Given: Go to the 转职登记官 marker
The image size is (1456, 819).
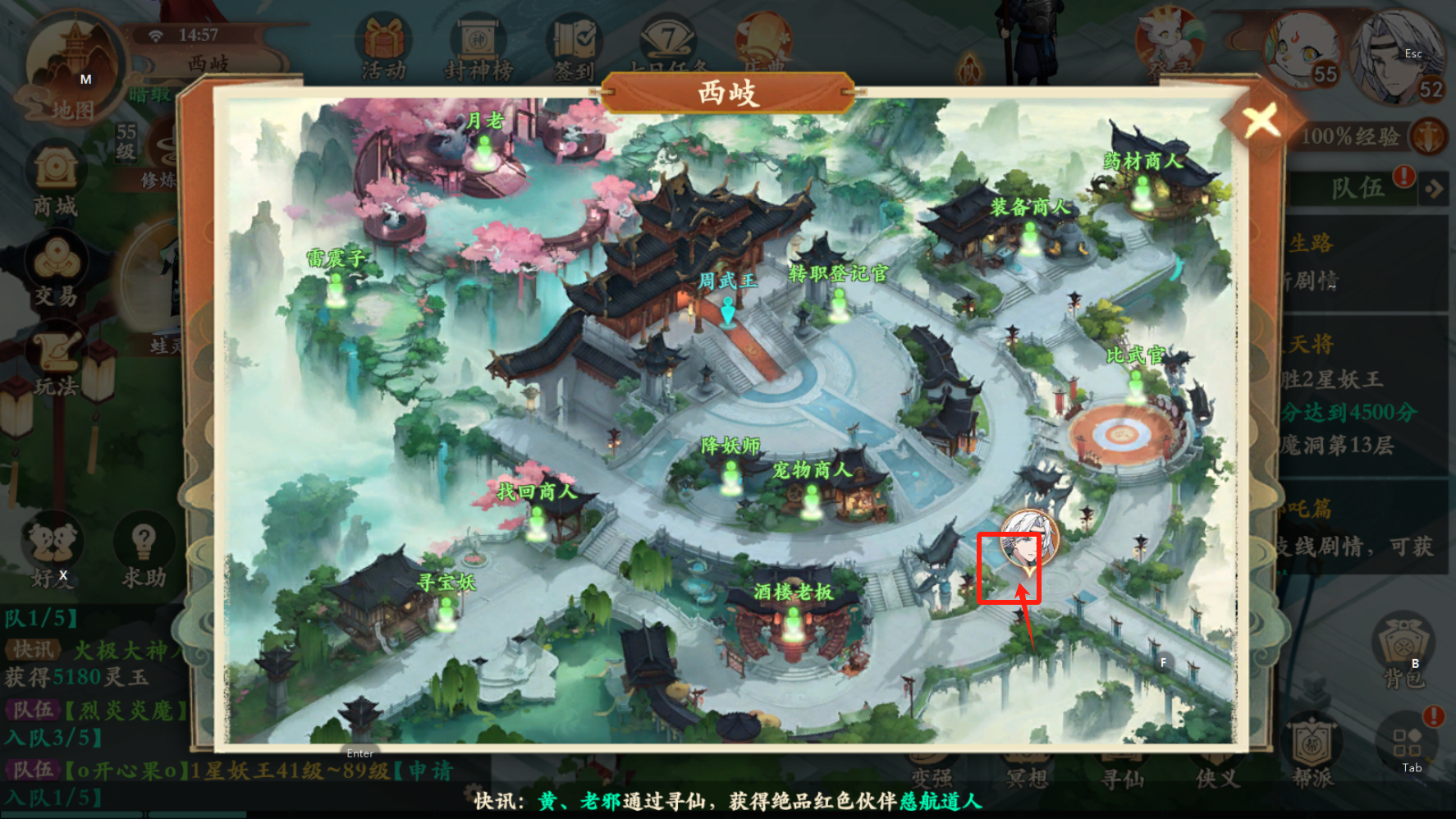Looking at the screenshot, I should [x=838, y=304].
